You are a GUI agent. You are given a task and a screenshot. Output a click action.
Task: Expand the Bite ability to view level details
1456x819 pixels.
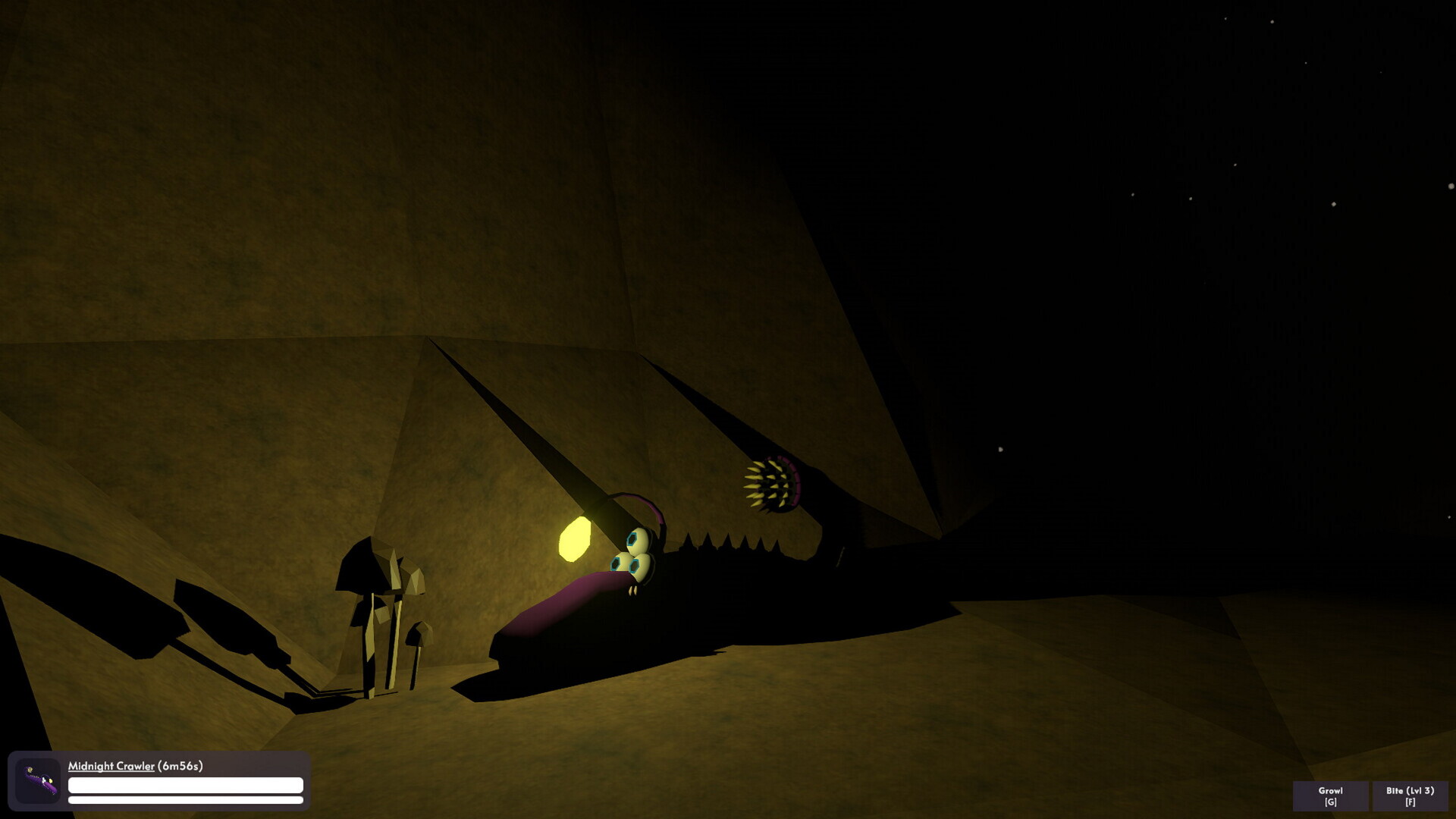[x=1411, y=796]
